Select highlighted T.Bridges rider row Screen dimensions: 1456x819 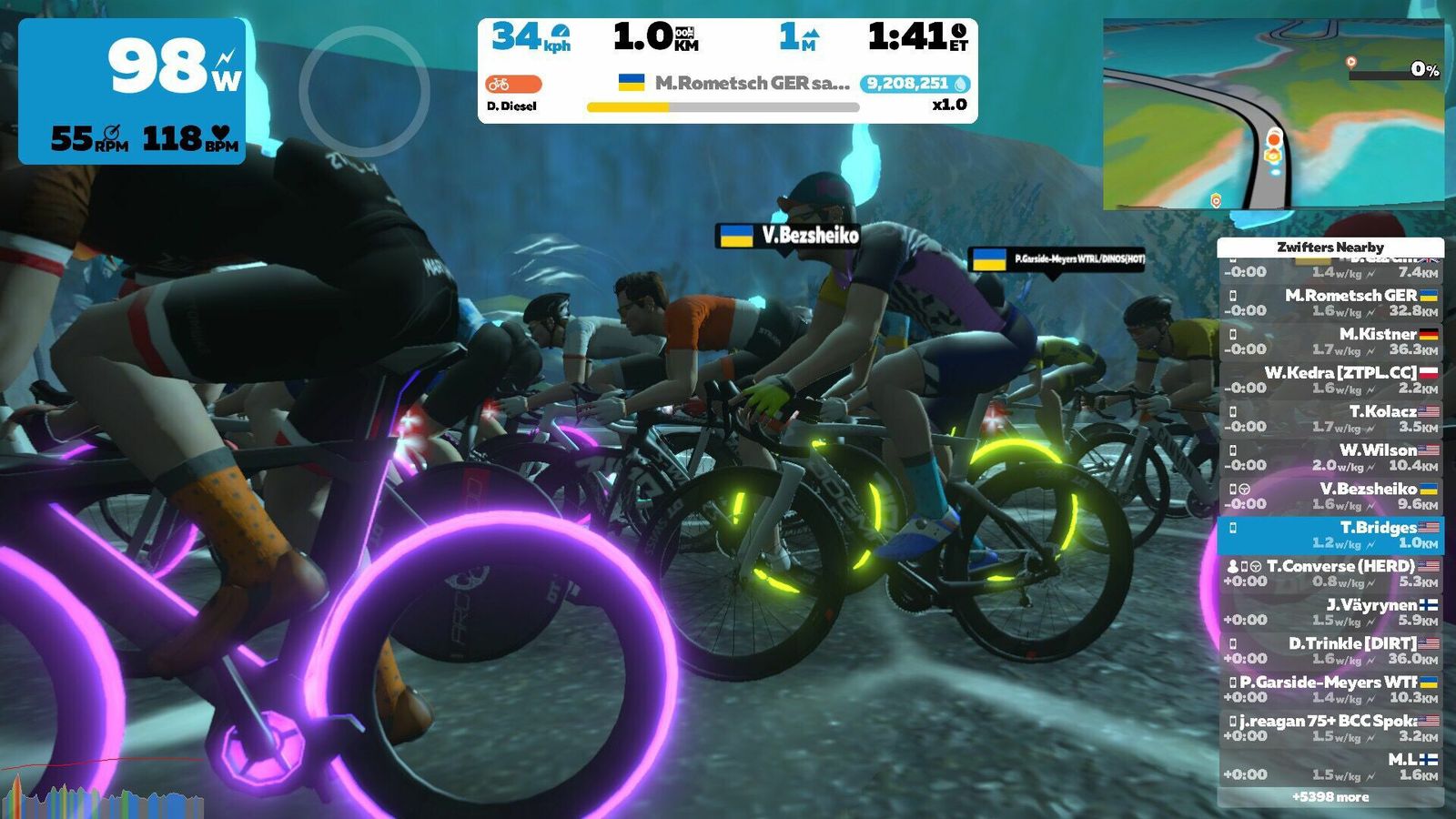point(1330,534)
